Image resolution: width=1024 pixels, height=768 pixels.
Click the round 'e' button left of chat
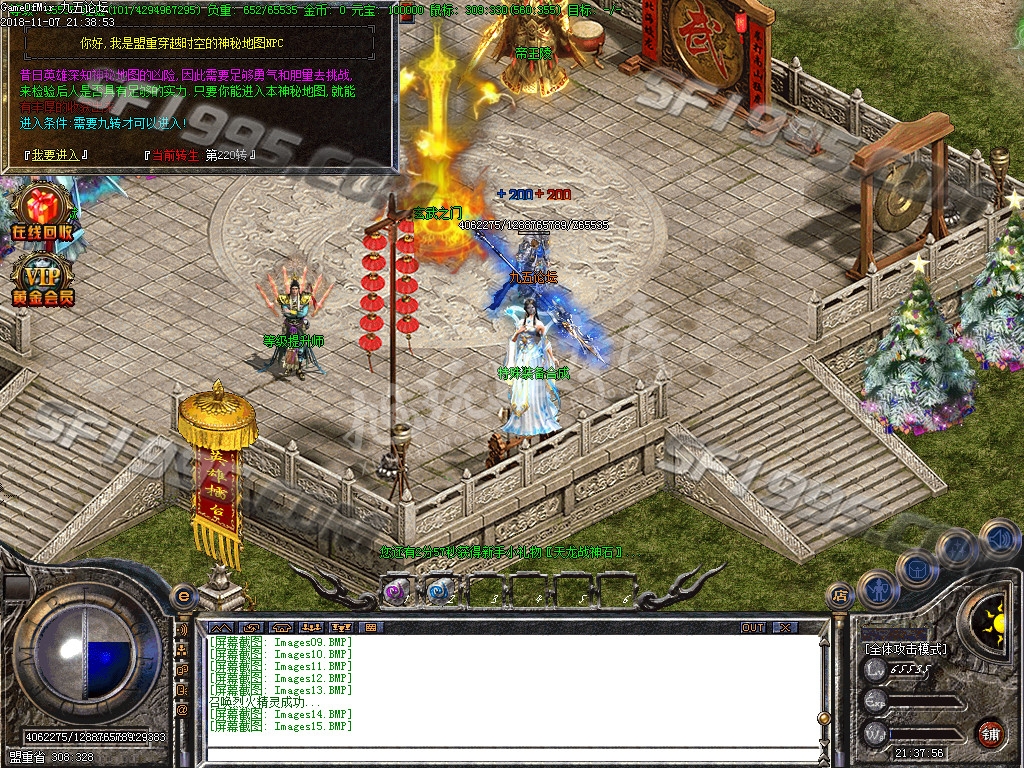pos(183,596)
